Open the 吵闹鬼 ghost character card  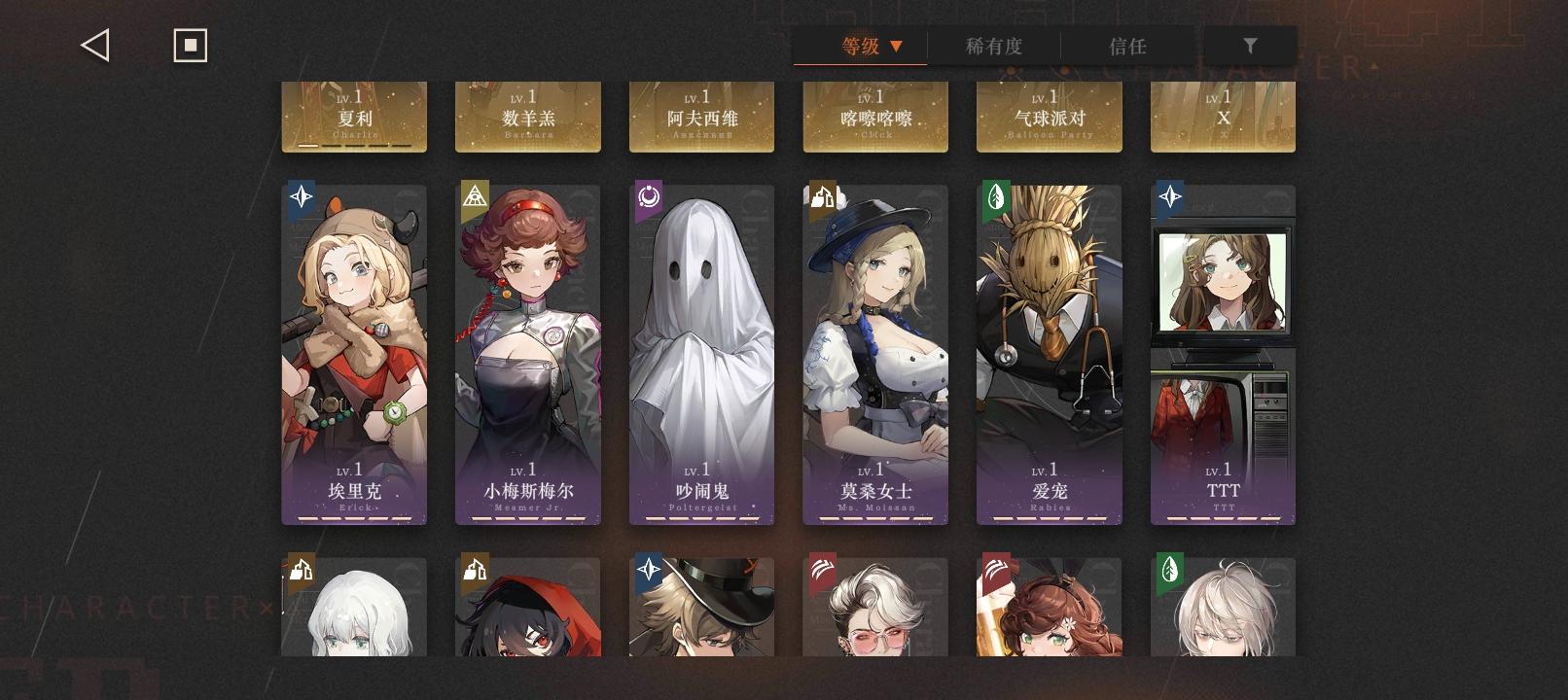pos(701,350)
